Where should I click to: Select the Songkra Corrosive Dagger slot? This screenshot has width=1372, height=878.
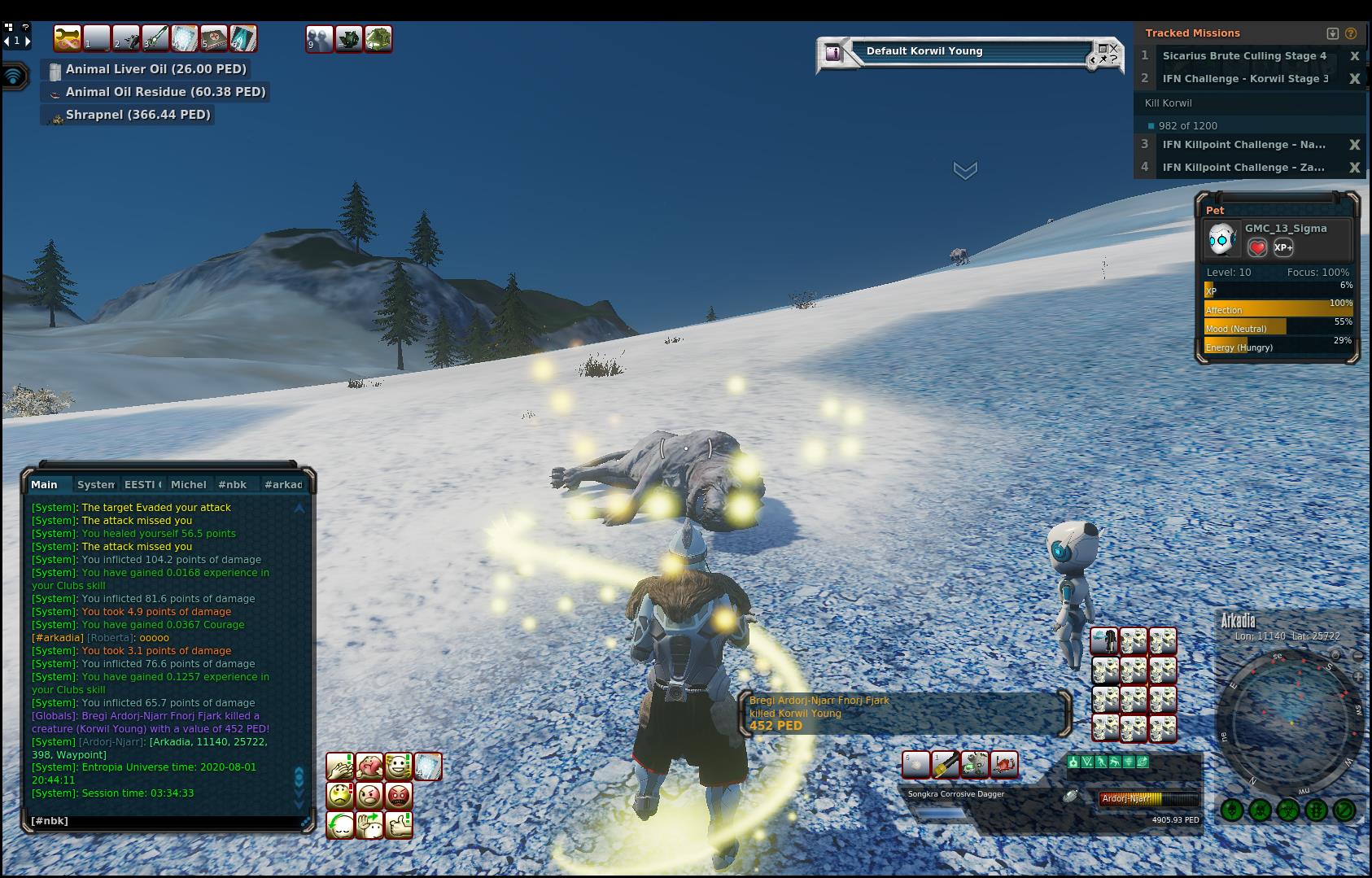[945, 765]
